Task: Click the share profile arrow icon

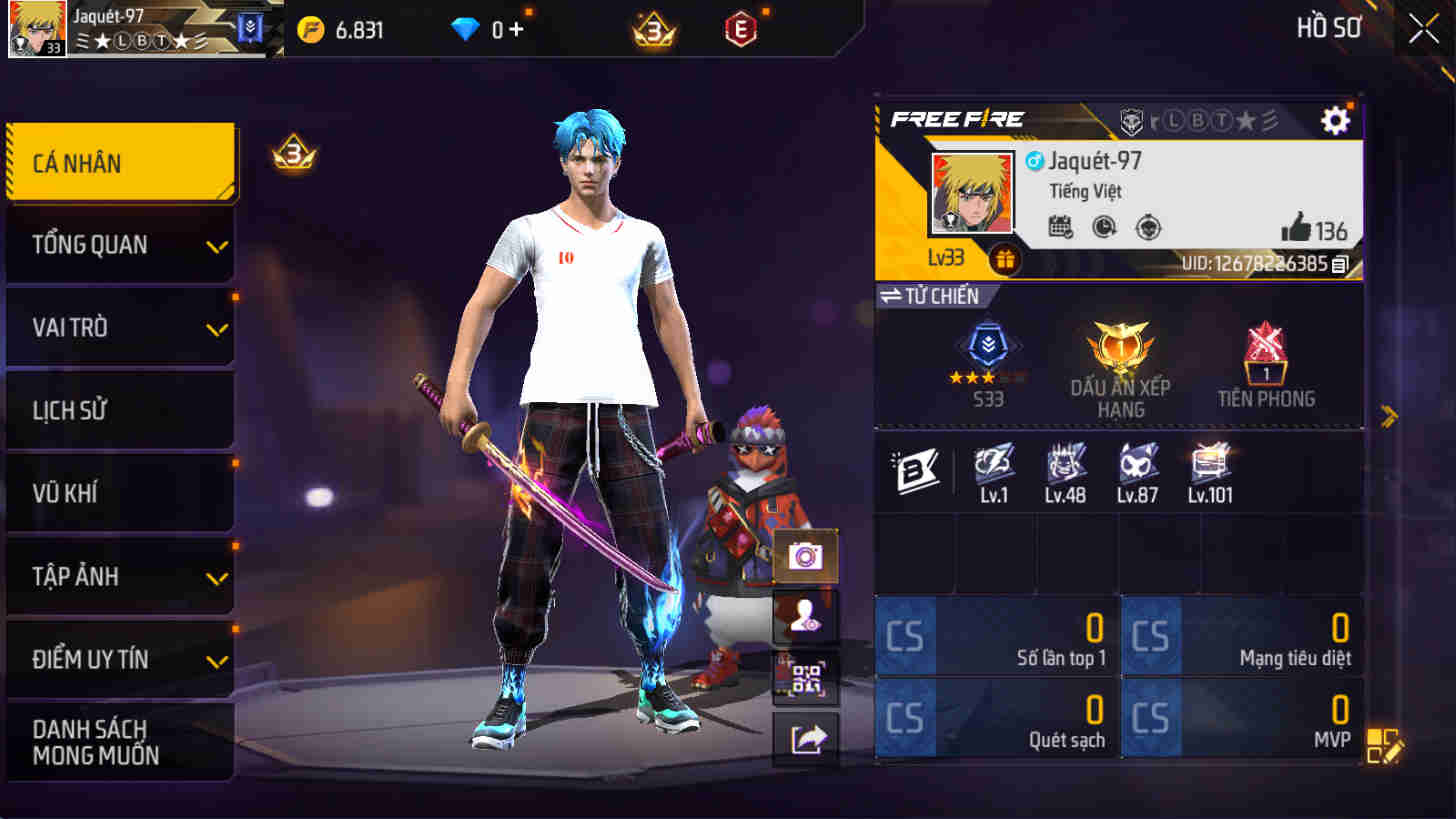Action: pyautogui.click(x=806, y=734)
